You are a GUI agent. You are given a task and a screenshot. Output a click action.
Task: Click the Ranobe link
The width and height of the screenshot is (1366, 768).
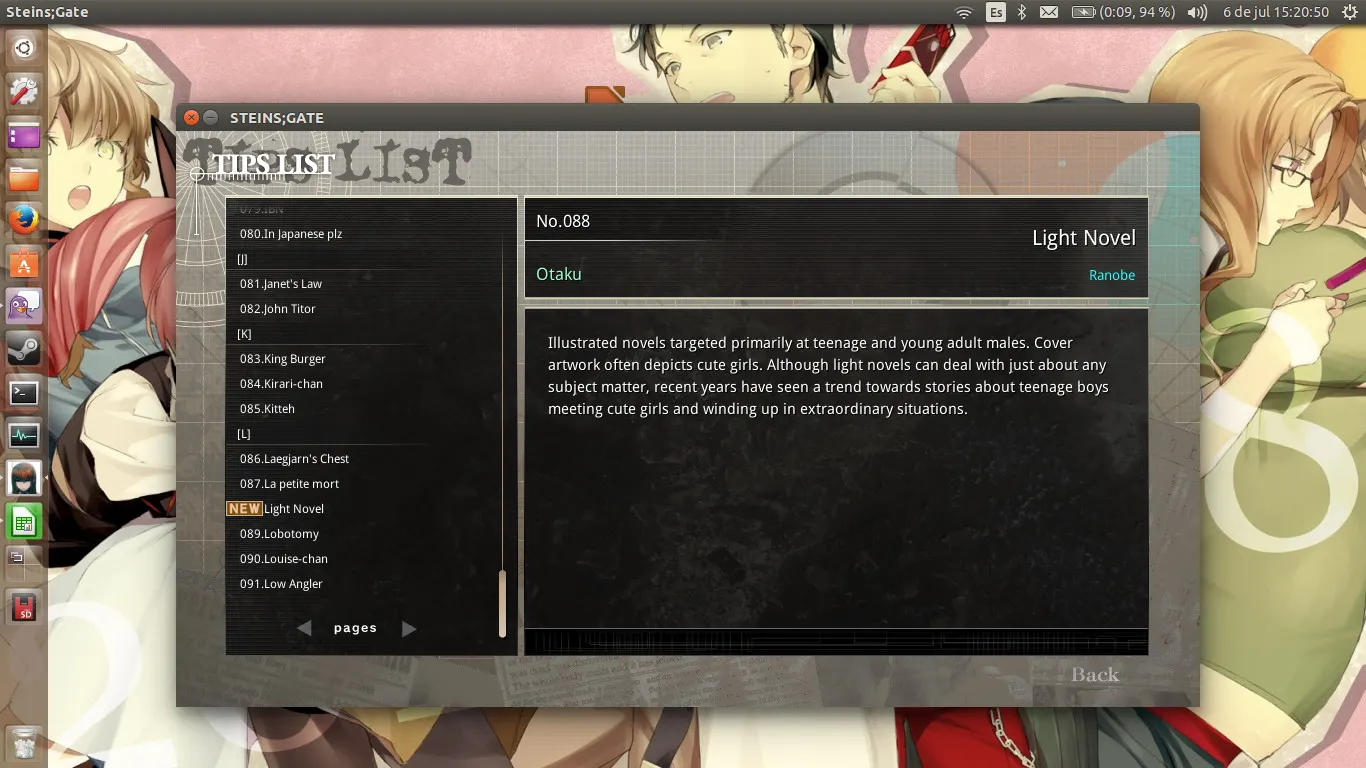pos(1112,275)
